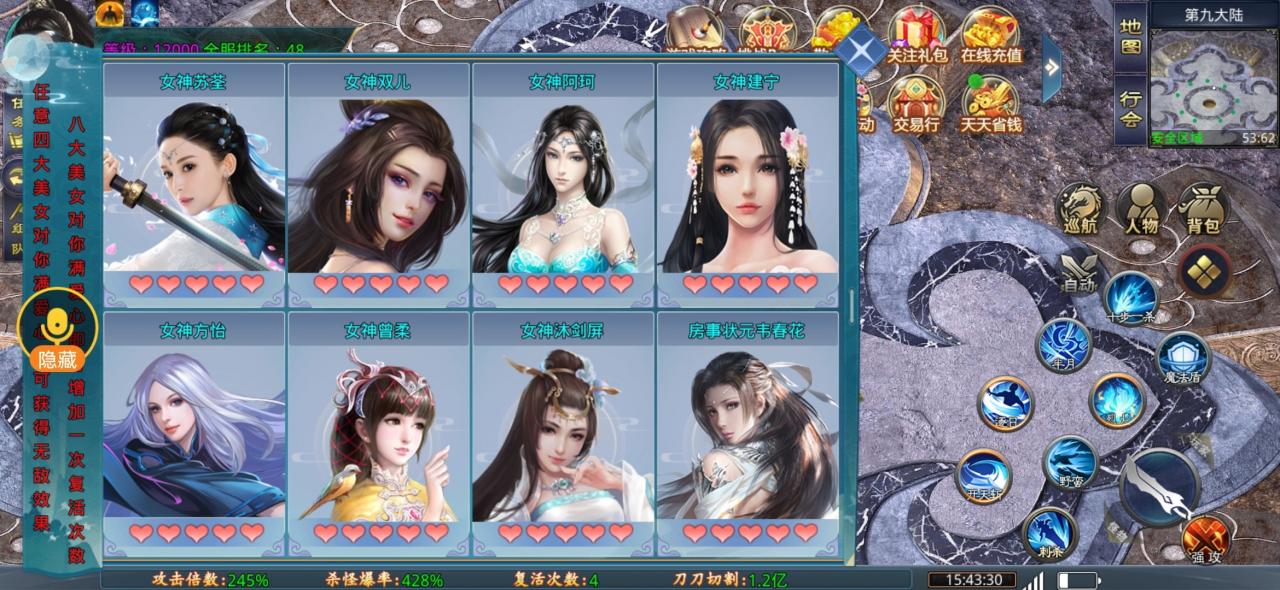The width and height of the screenshot is (1280, 590).
Task: Open the 关注礼包 gift pack
Action: click(917, 38)
